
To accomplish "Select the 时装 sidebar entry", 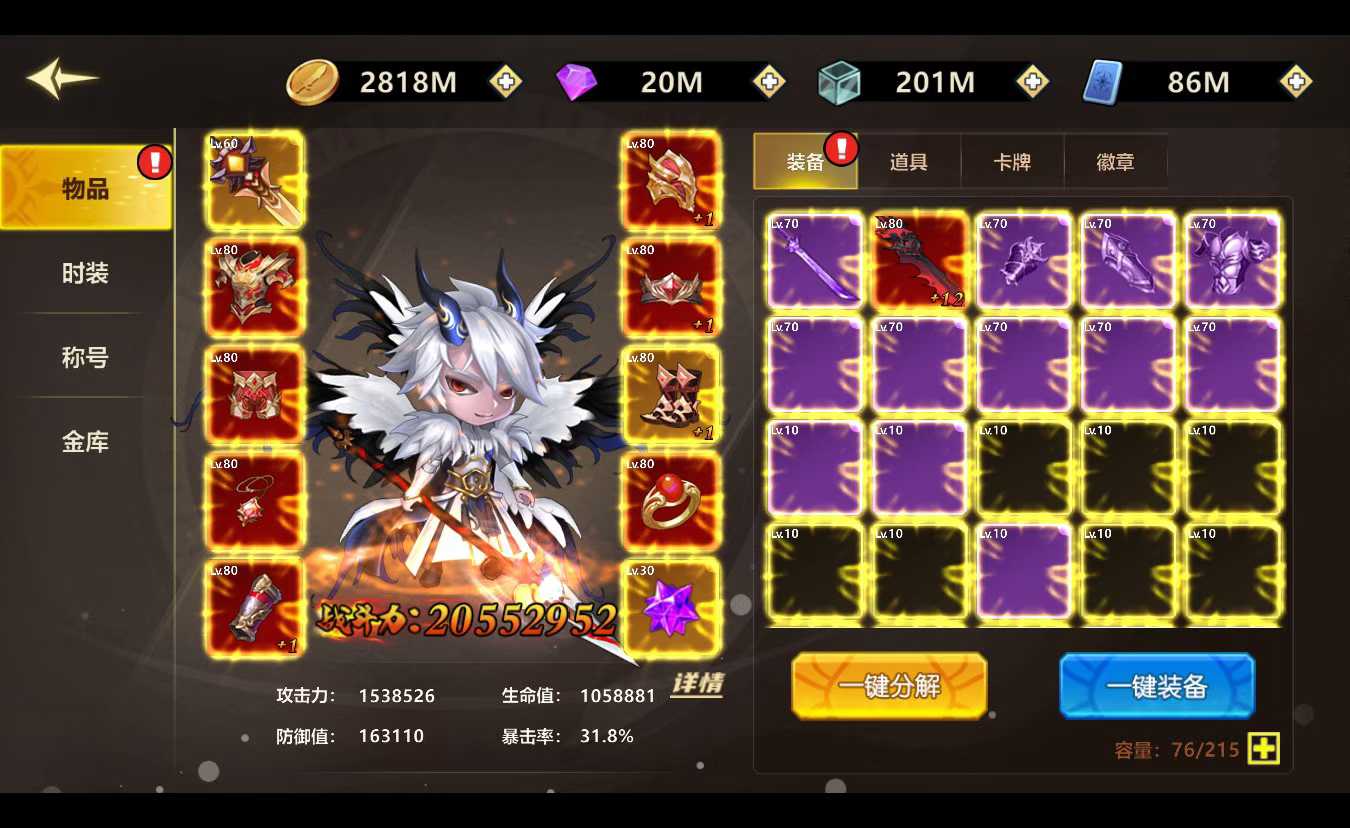I will point(85,272).
